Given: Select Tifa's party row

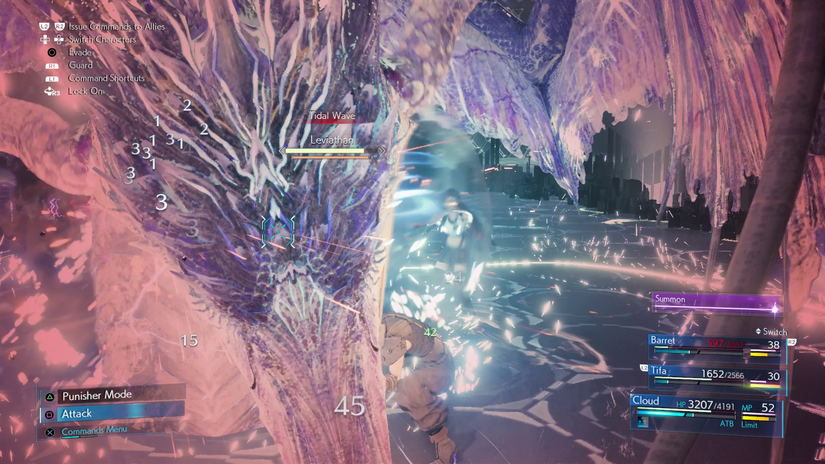Looking at the screenshot, I should (x=714, y=374).
